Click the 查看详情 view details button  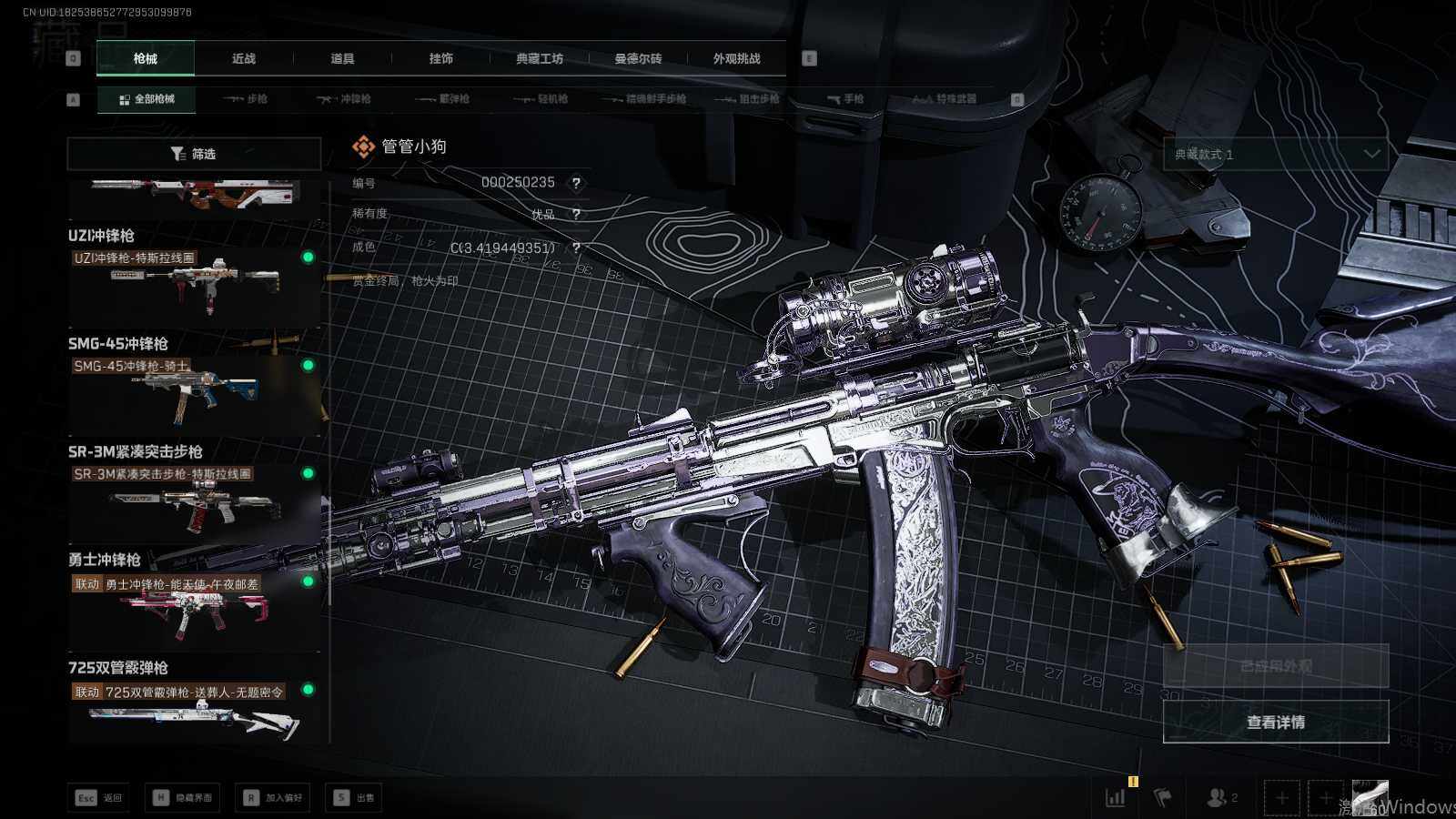[x=1276, y=722]
